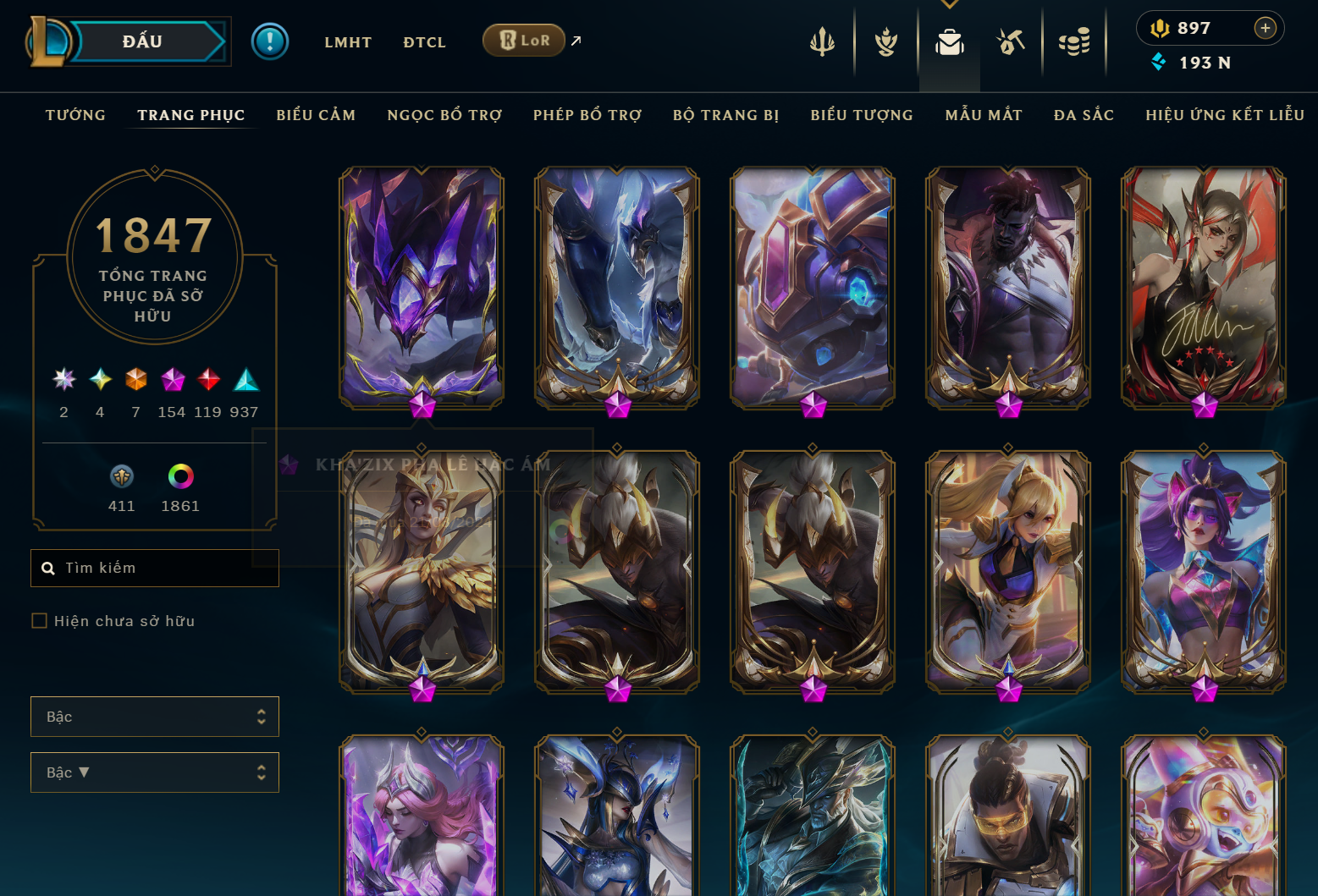Click the ĐẤU play button
Viewport: 1318px width, 896px height.
[142, 41]
